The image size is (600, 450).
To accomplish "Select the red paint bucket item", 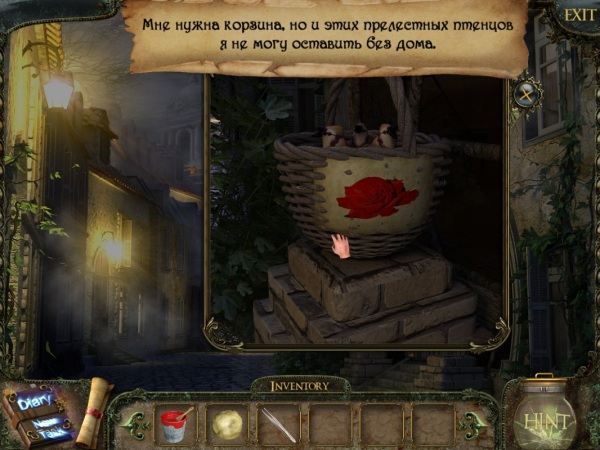I will (175, 424).
